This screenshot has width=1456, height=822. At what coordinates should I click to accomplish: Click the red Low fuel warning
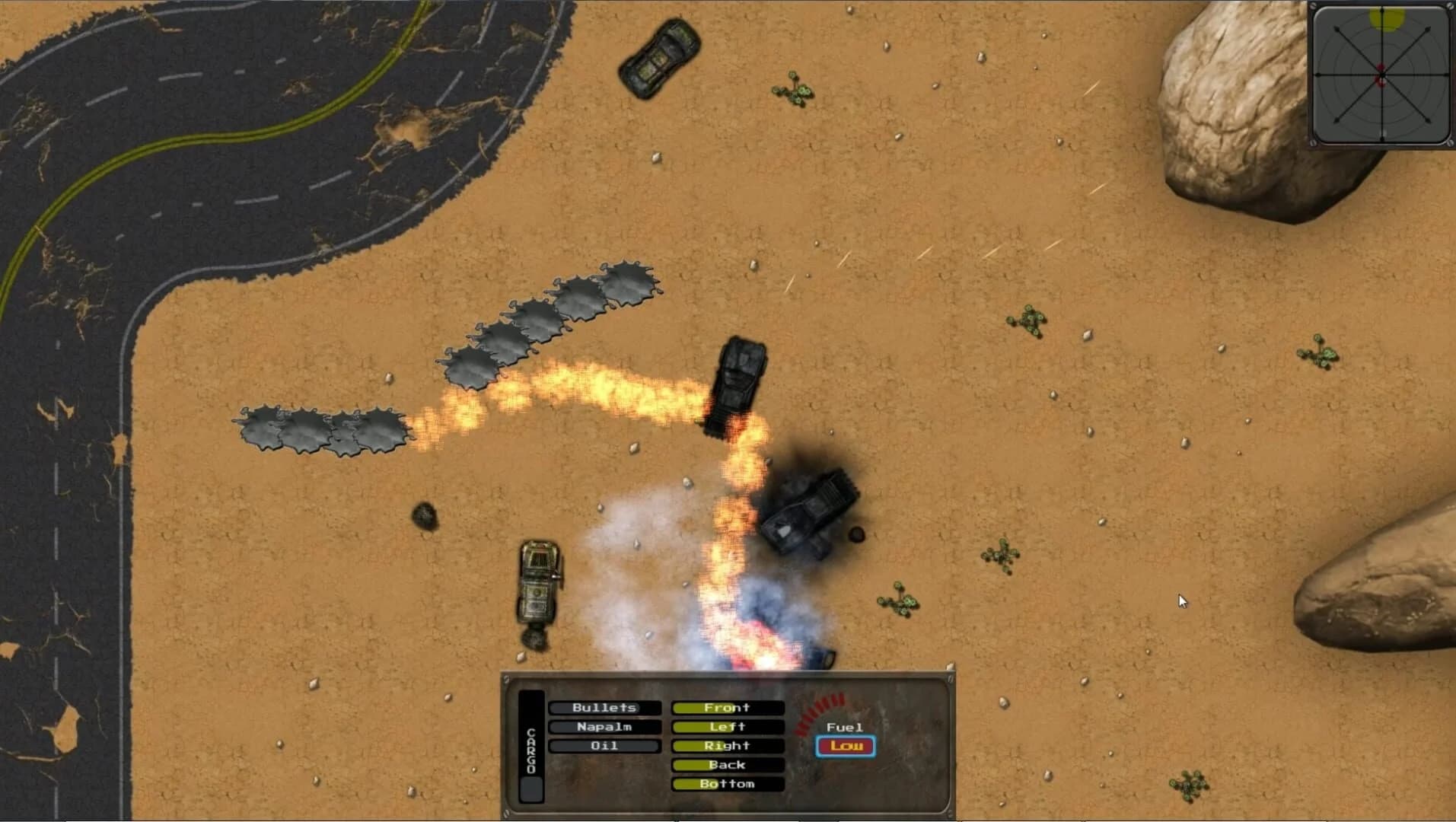[846, 747]
